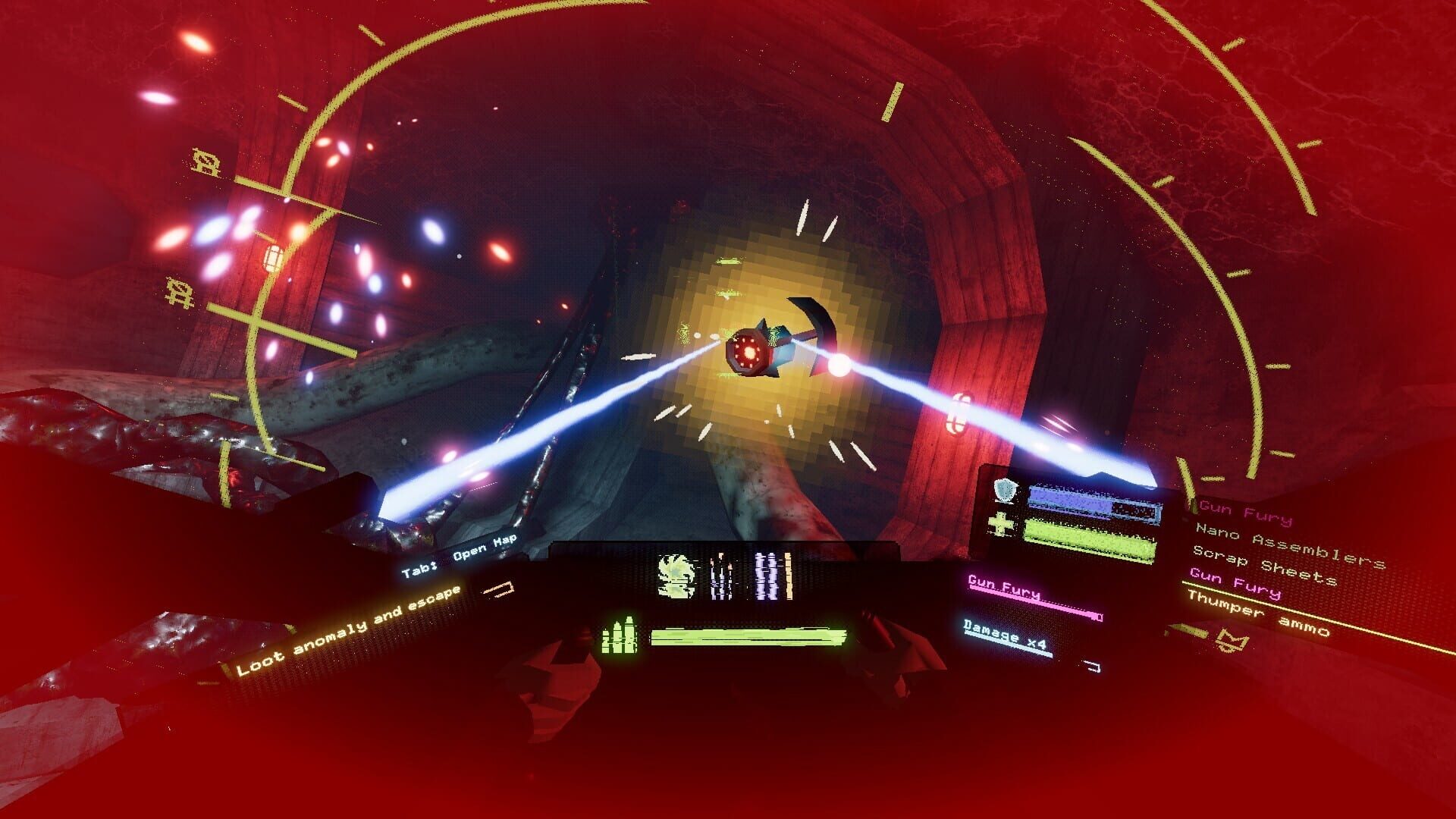Click the lower-left HUD waypoint glyph marker
1456x819 pixels.
(x=180, y=293)
